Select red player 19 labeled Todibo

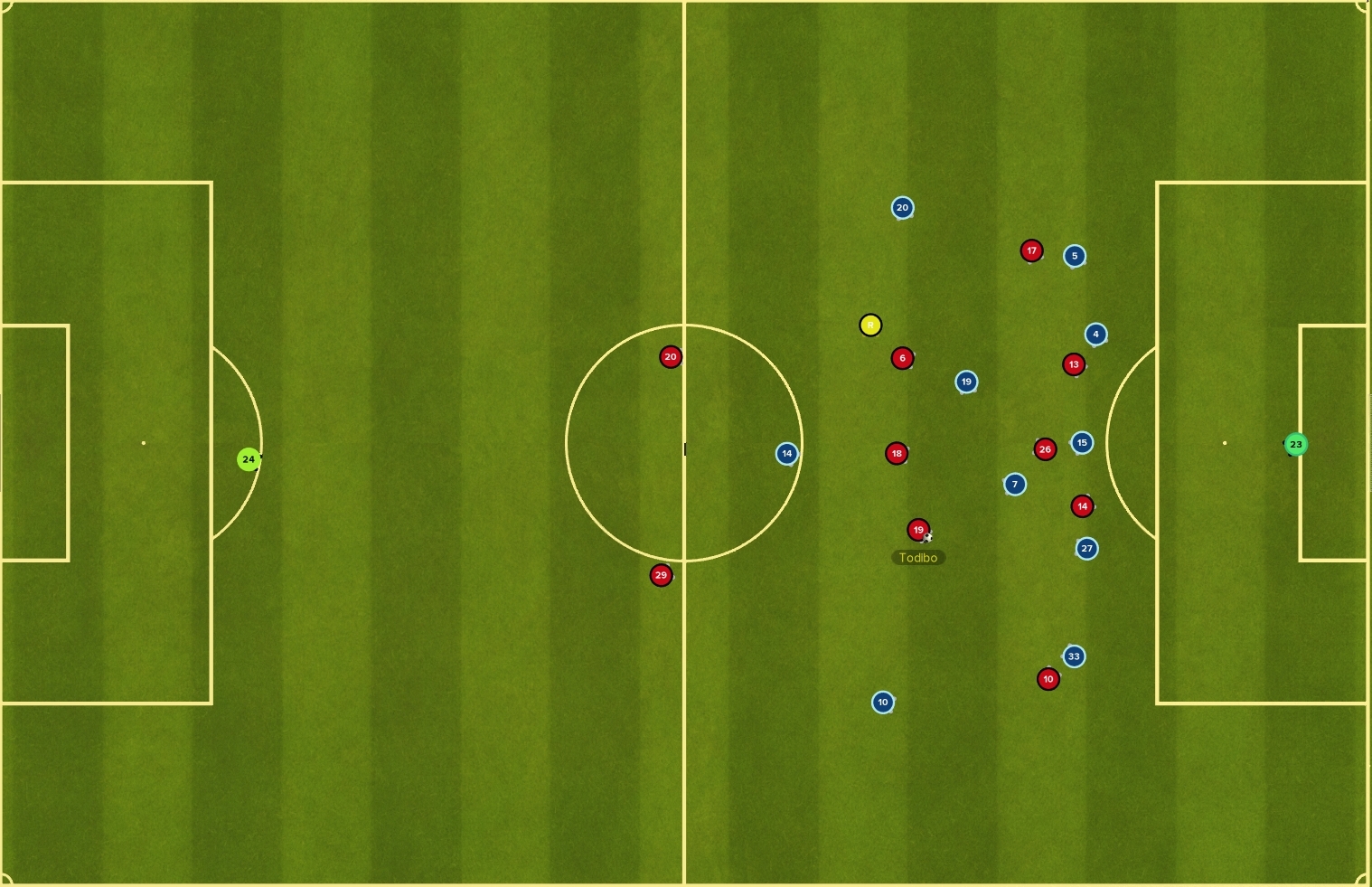918,530
